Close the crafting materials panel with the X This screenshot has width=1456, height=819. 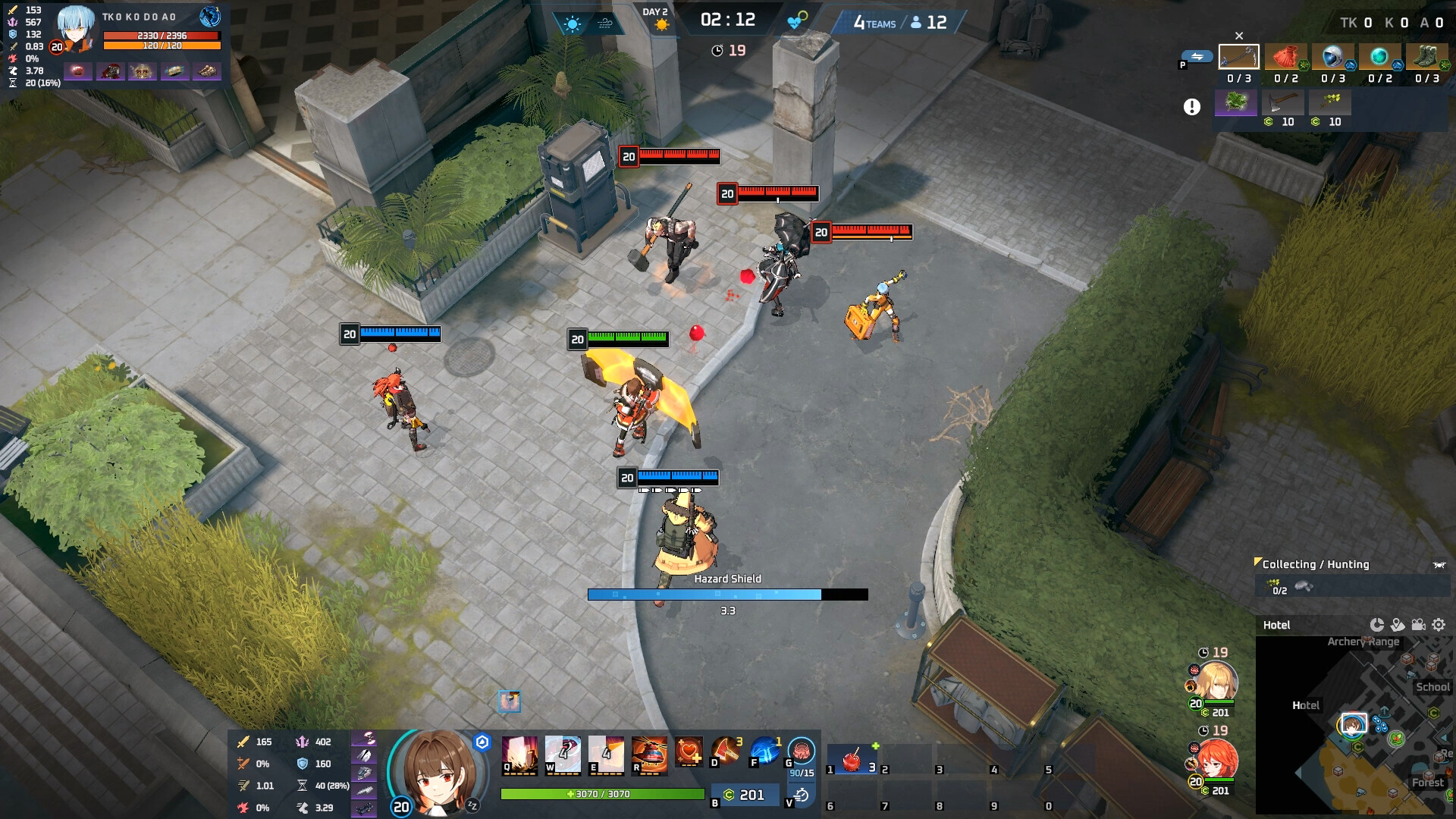(x=1239, y=35)
